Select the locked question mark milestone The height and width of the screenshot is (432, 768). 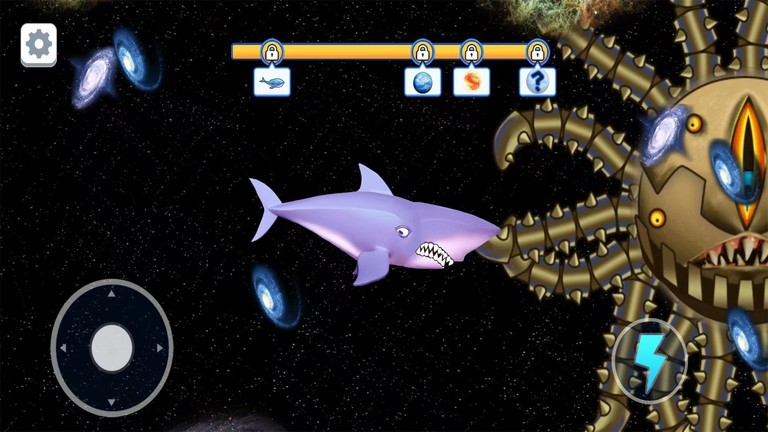pyautogui.click(x=537, y=81)
